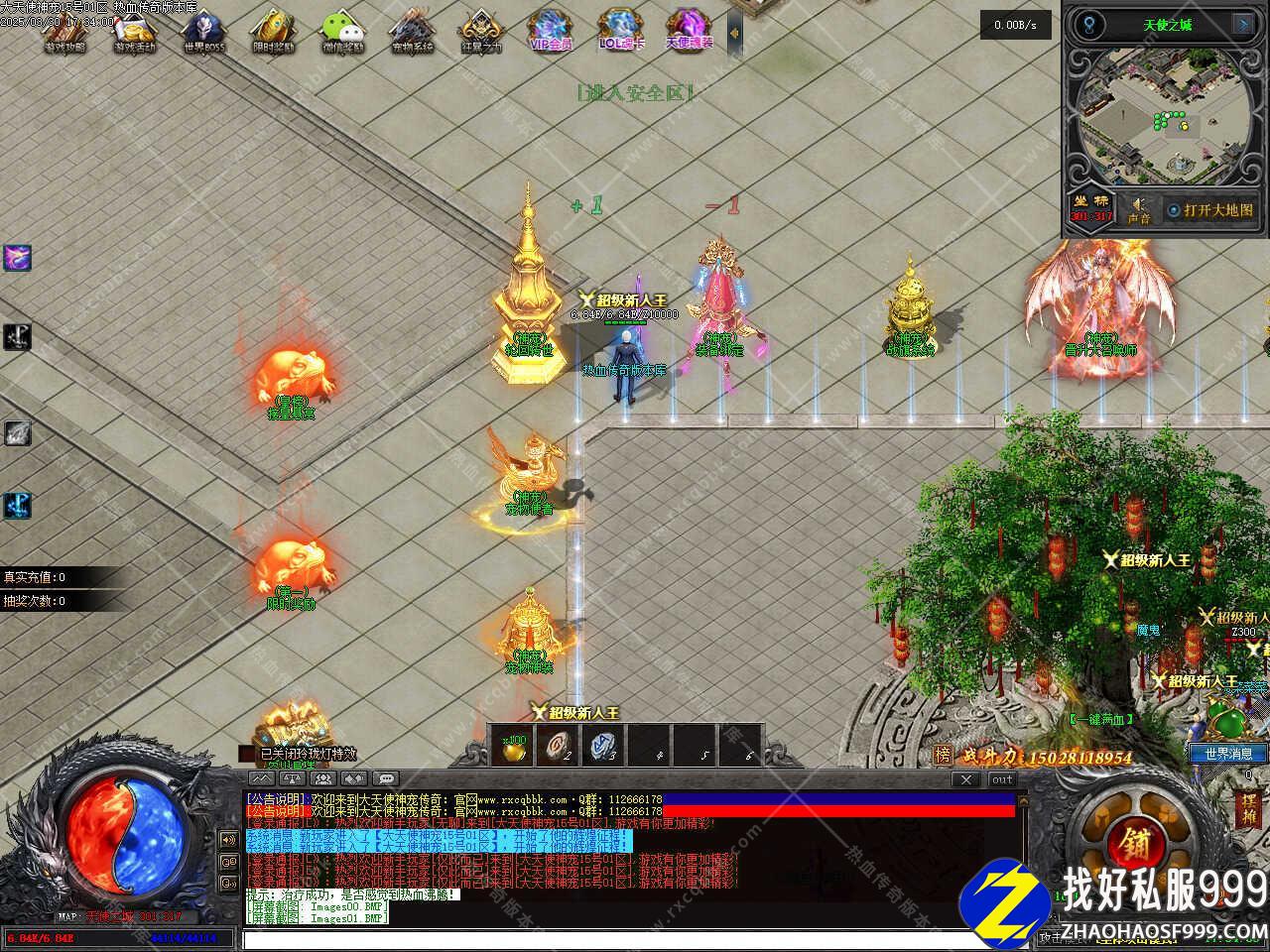The width and height of the screenshot is (1270, 952).
Task: Claim the 限时奖励 timed reward icon
Action: tap(272, 31)
